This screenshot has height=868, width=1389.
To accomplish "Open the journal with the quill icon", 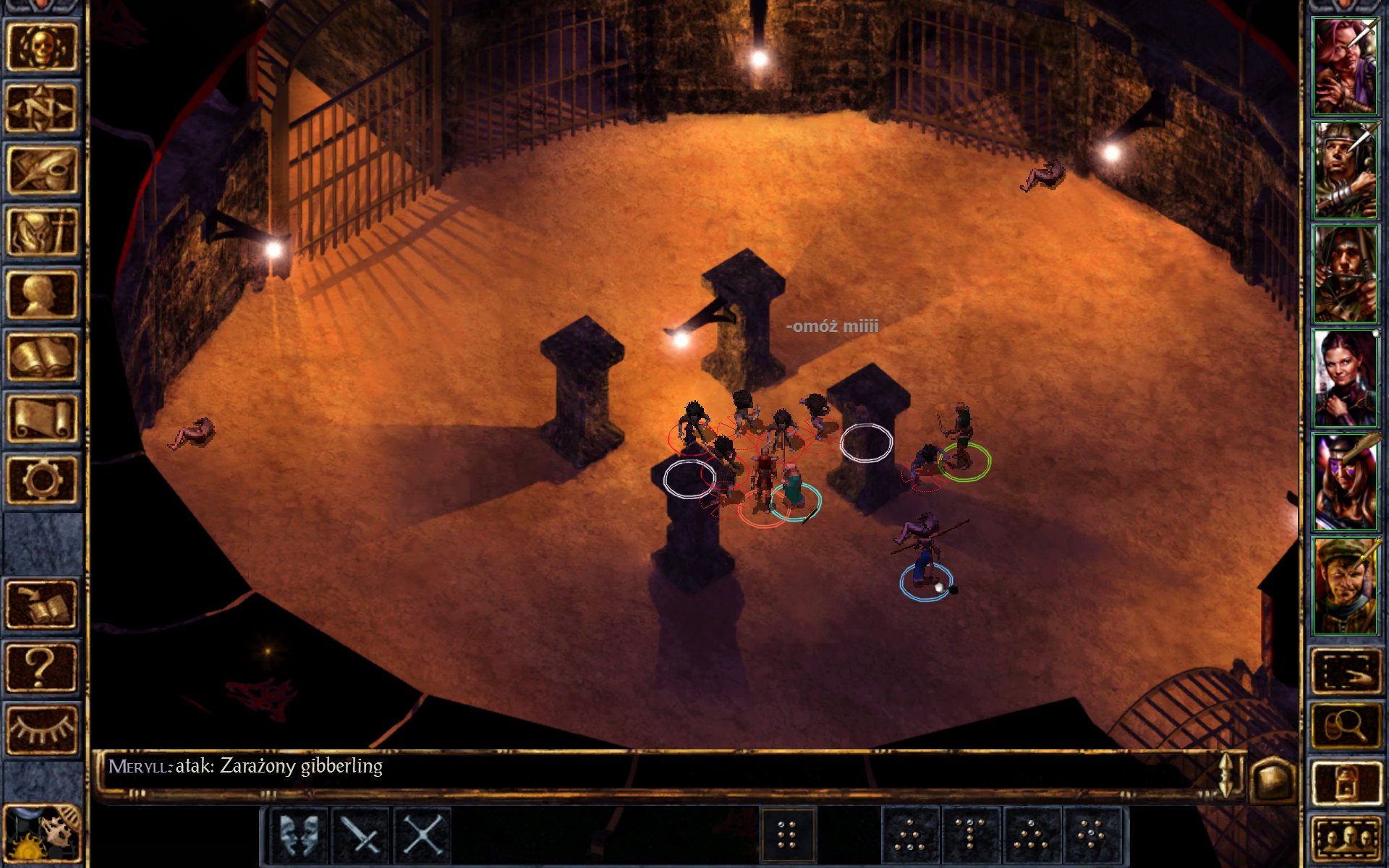I will [41, 170].
